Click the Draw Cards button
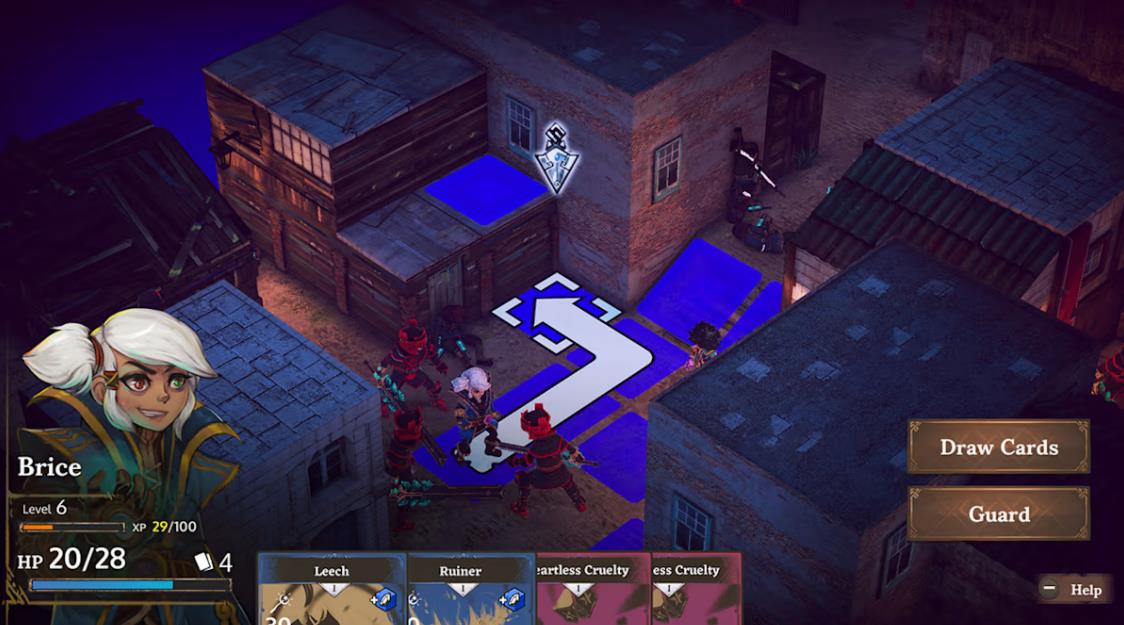This screenshot has height=625, width=1124. click(x=998, y=447)
